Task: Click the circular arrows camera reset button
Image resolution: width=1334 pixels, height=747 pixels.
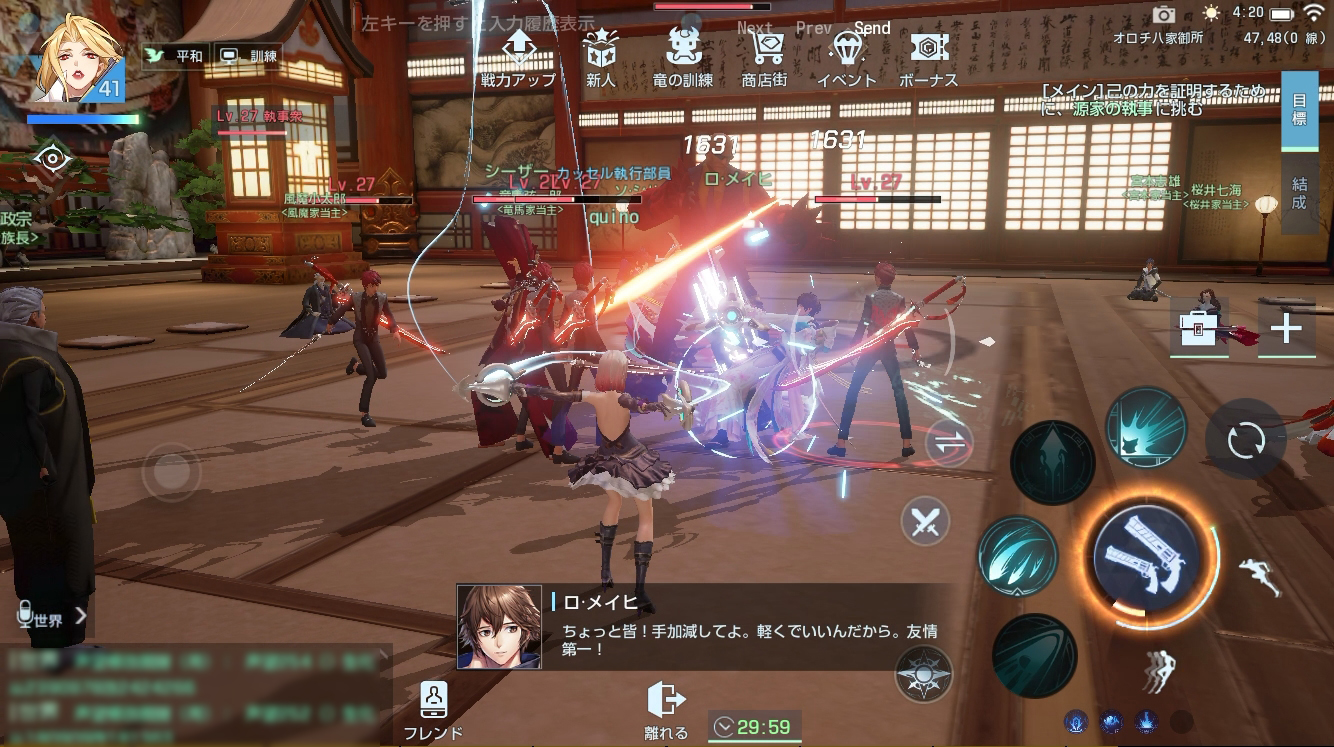Action: [1245, 440]
